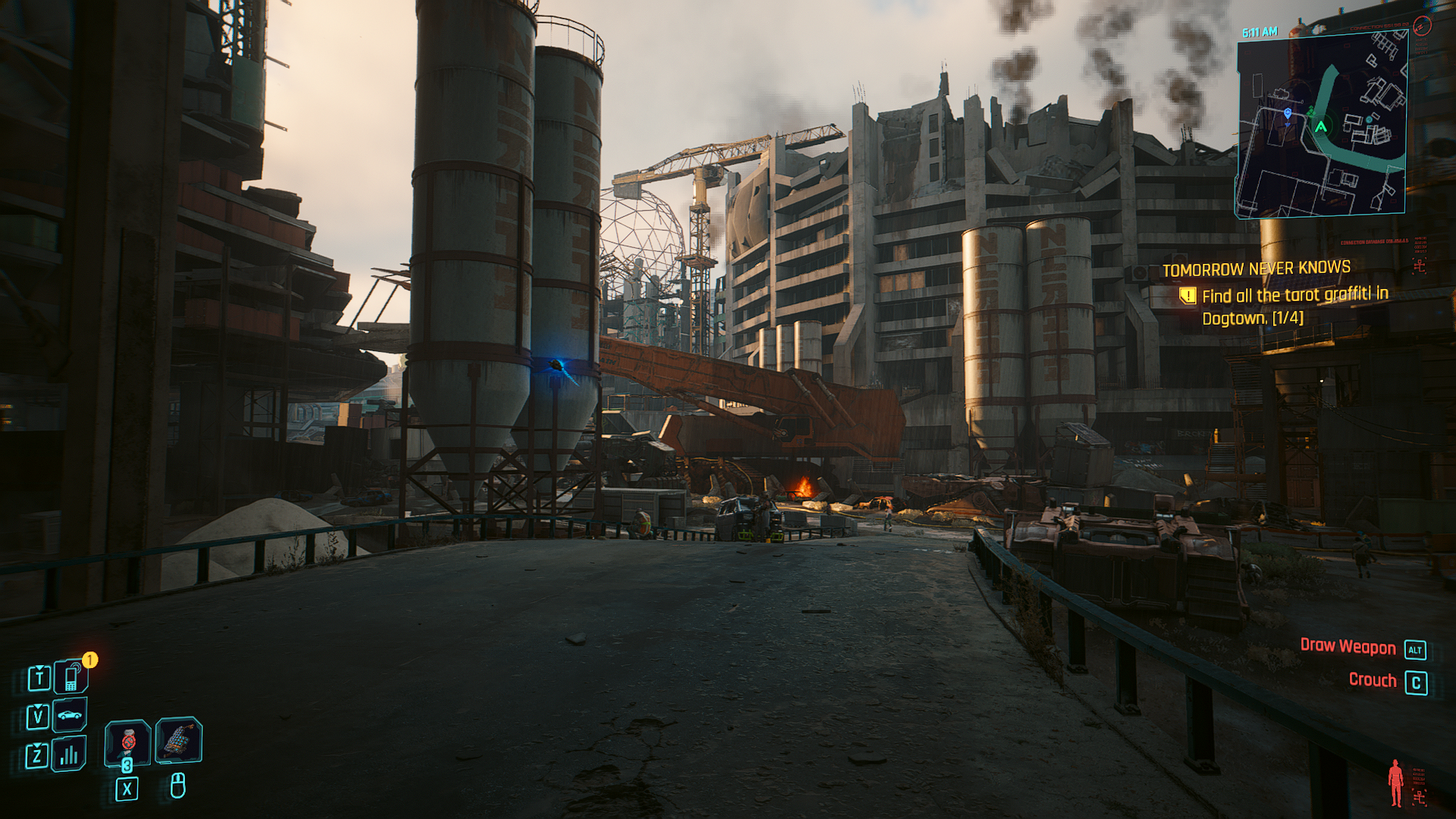Select the Tomorrow Never Knows quest tracker
The width and height of the screenshot is (1456, 819).
(1256, 268)
